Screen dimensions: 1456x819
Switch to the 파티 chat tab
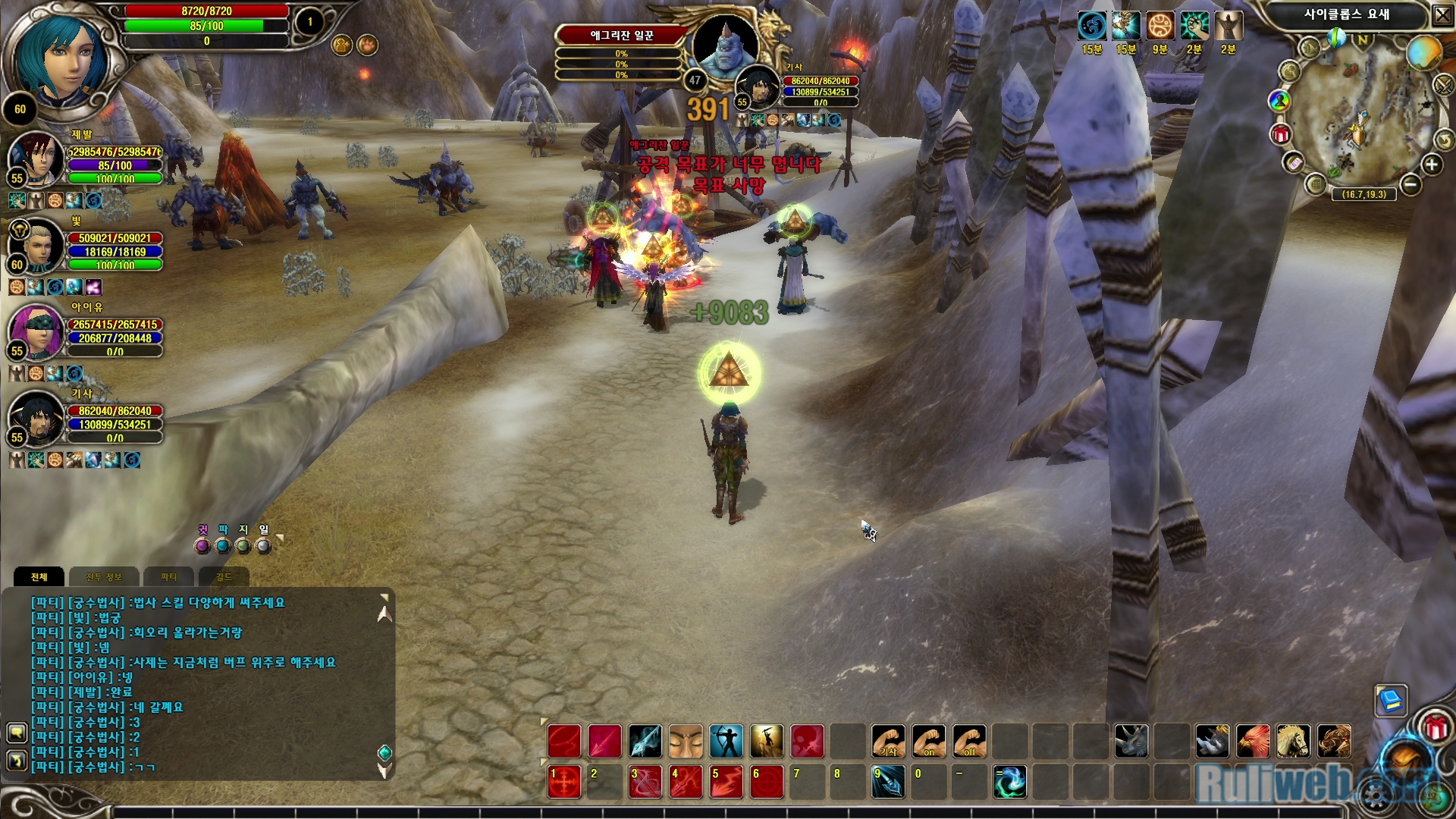click(168, 577)
